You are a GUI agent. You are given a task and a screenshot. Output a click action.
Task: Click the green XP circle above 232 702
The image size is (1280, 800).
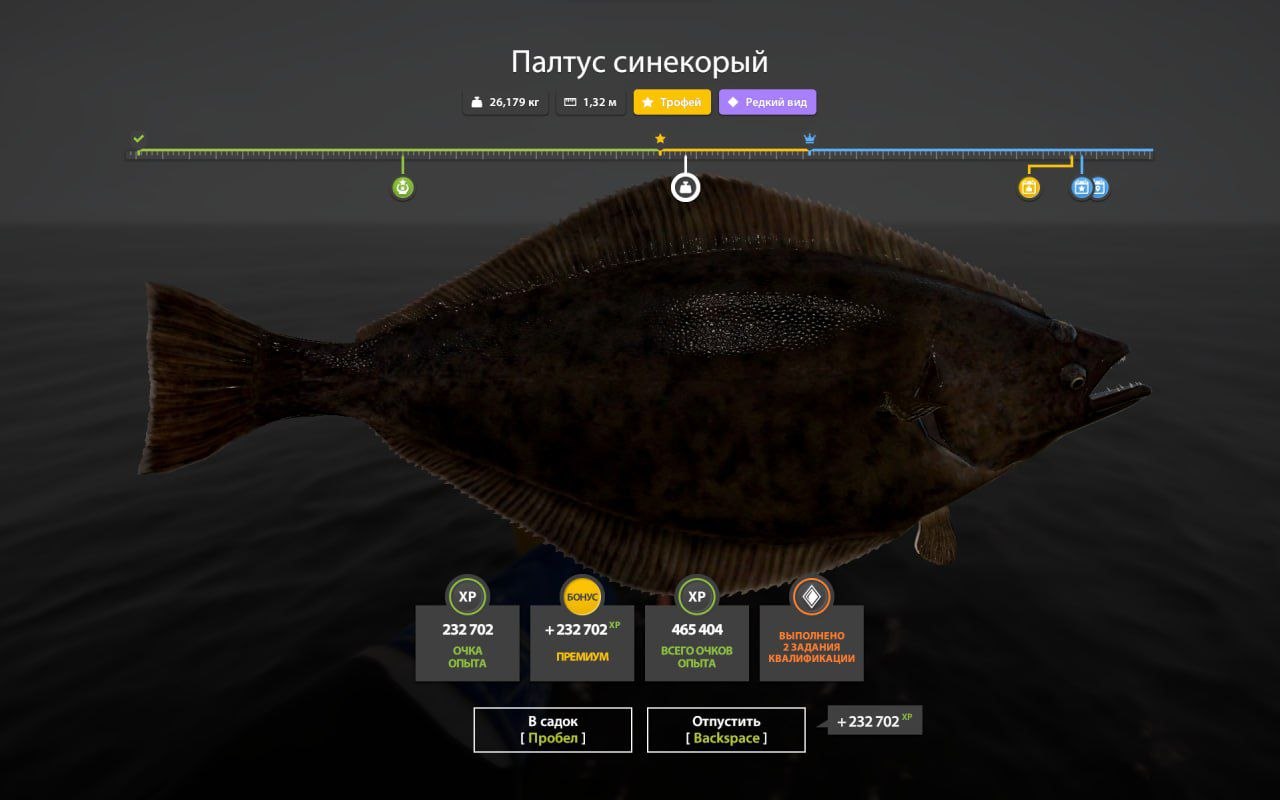point(467,597)
